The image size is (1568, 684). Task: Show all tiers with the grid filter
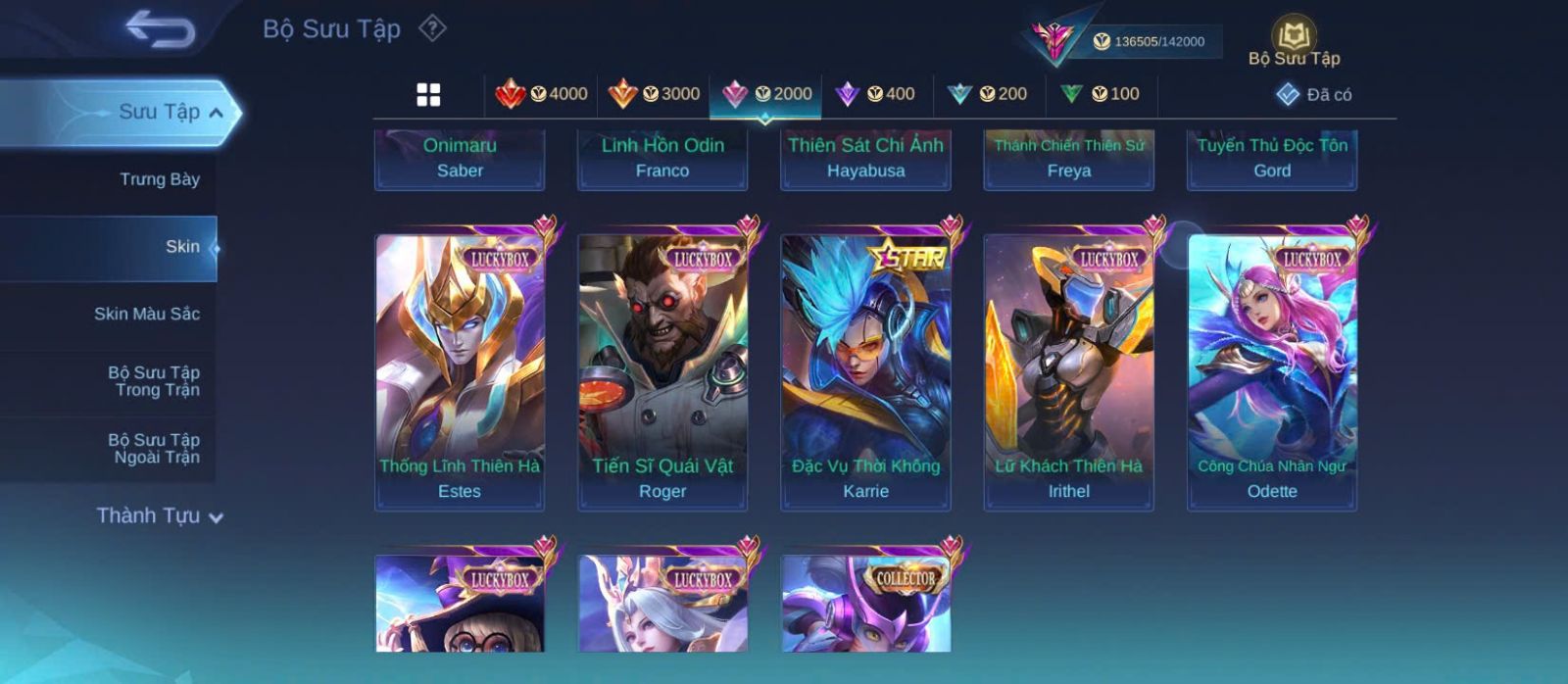[428, 94]
